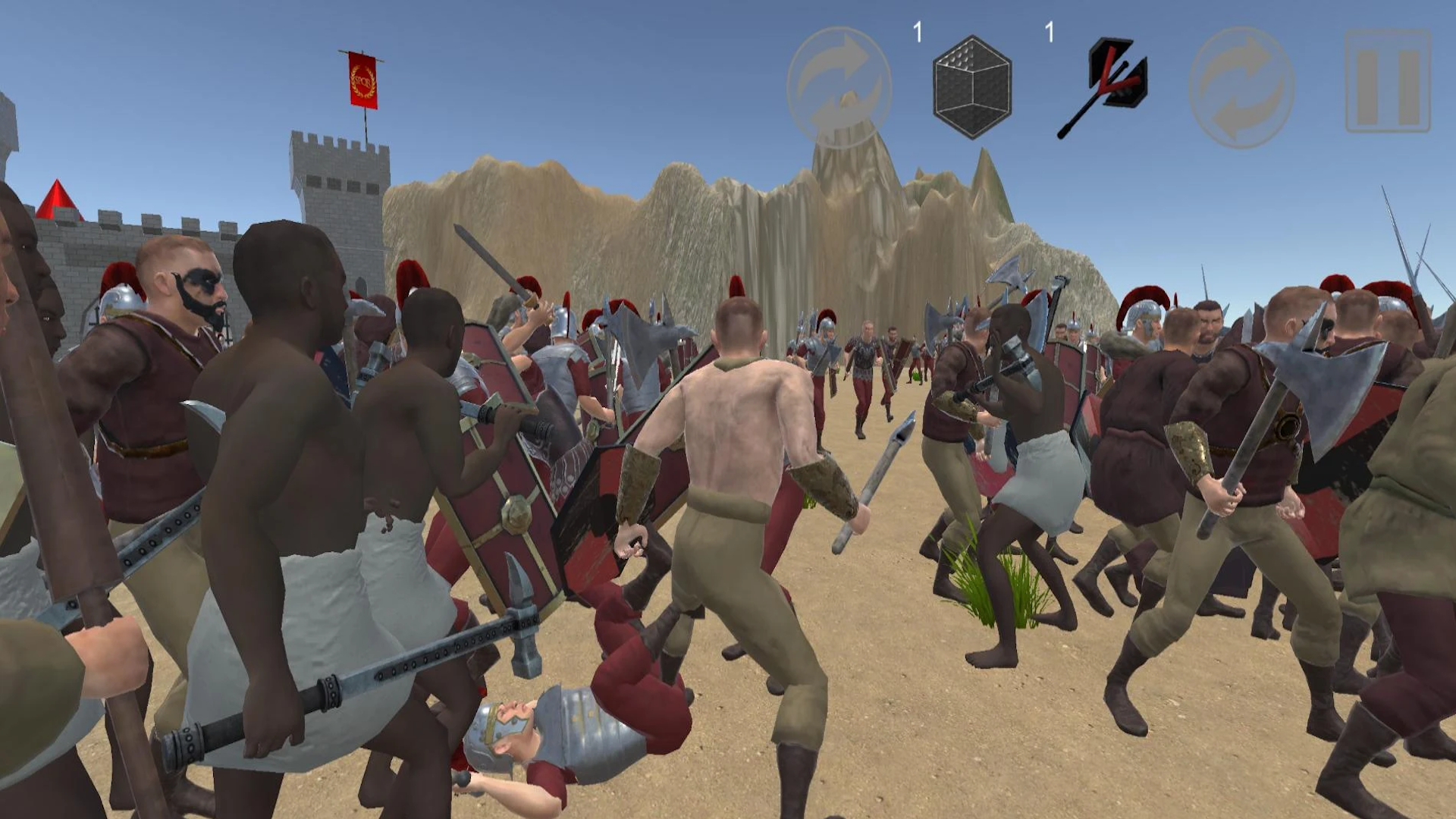Click the counter showing 1 above the cube
The image size is (1456, 819).
coord(917,32)
